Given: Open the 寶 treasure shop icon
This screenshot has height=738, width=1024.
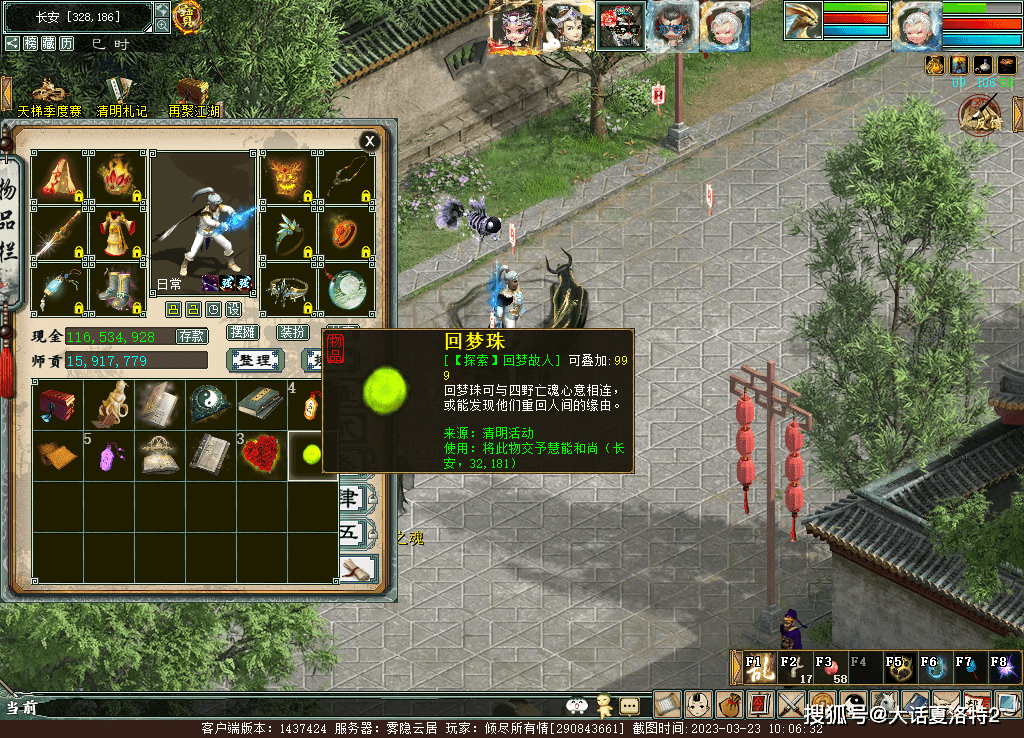Looking at the screenshot, I should pyautogui.click(x=187, y=16).
